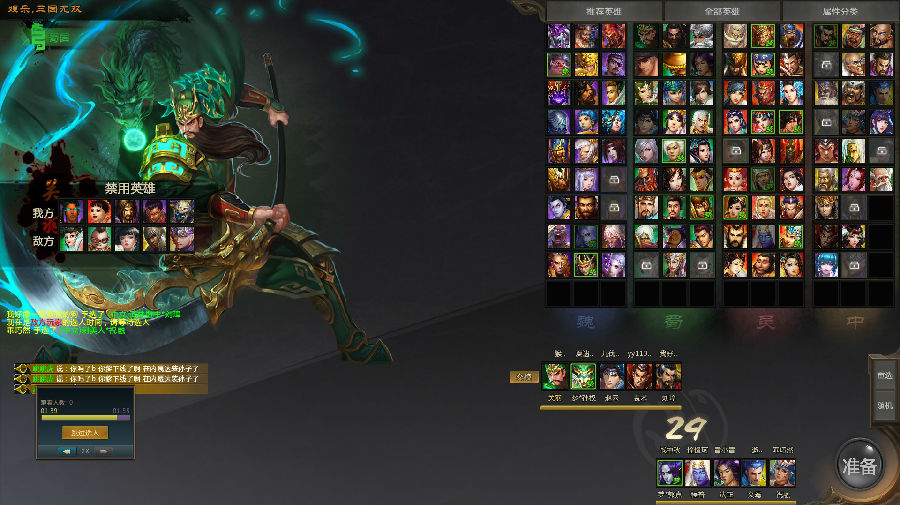Select the purple dragon hero at the grid's top-left

click(559, 37)
